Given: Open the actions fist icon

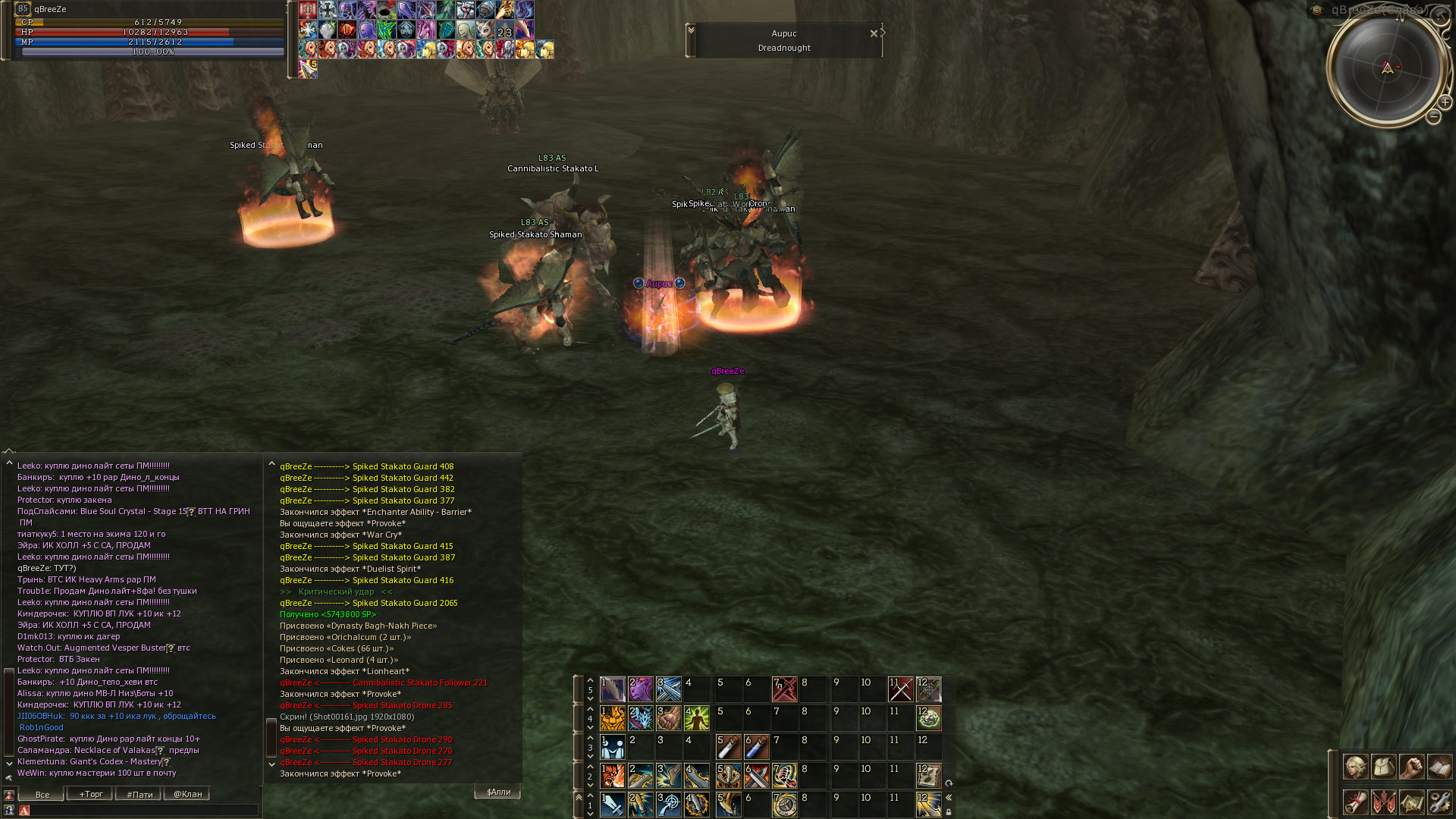Looking at the screenshot, I should [1411, 767].
